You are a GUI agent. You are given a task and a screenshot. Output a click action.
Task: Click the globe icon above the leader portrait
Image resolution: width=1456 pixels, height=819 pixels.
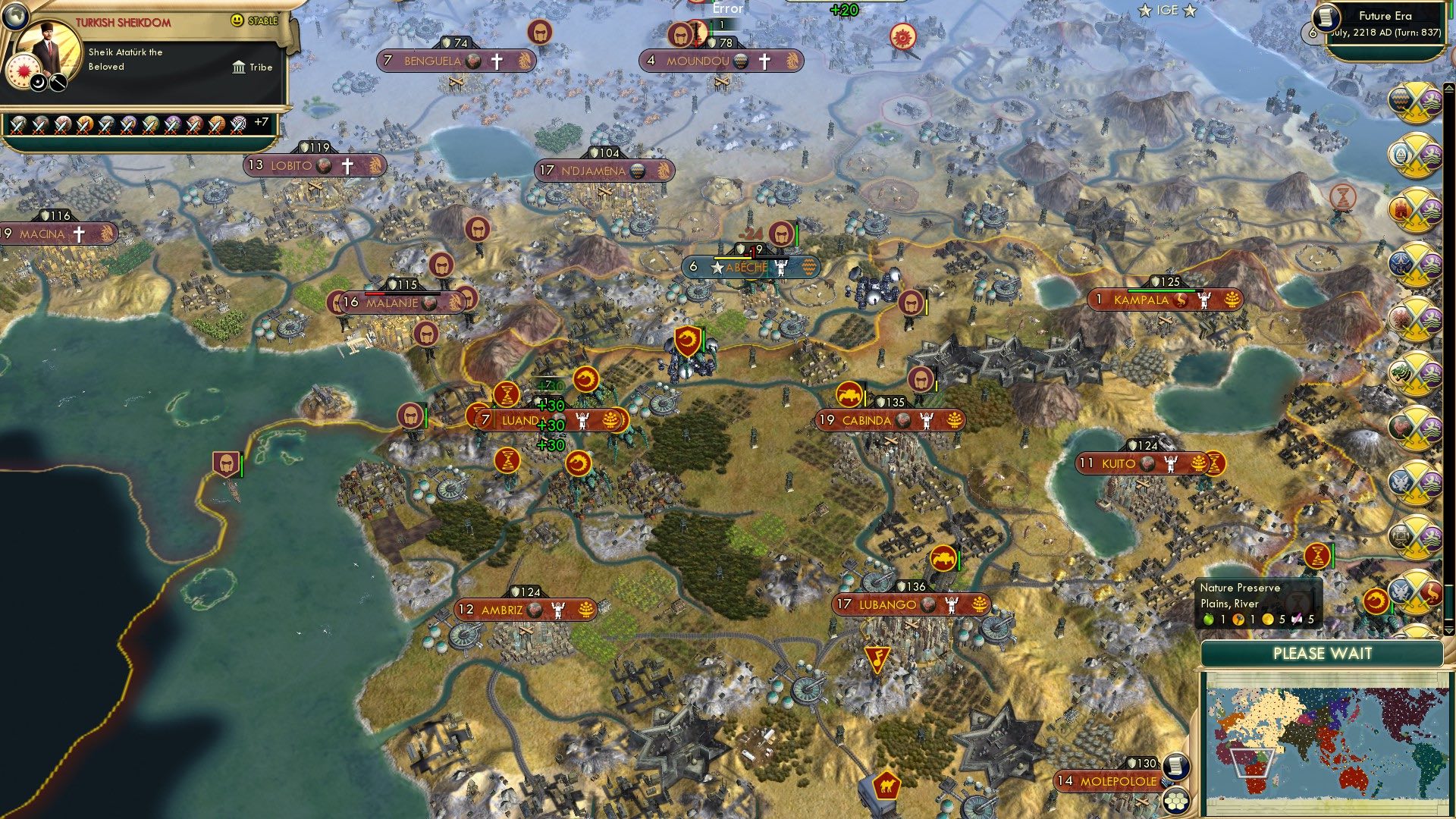pyautogui.click(x=15, y=15)
